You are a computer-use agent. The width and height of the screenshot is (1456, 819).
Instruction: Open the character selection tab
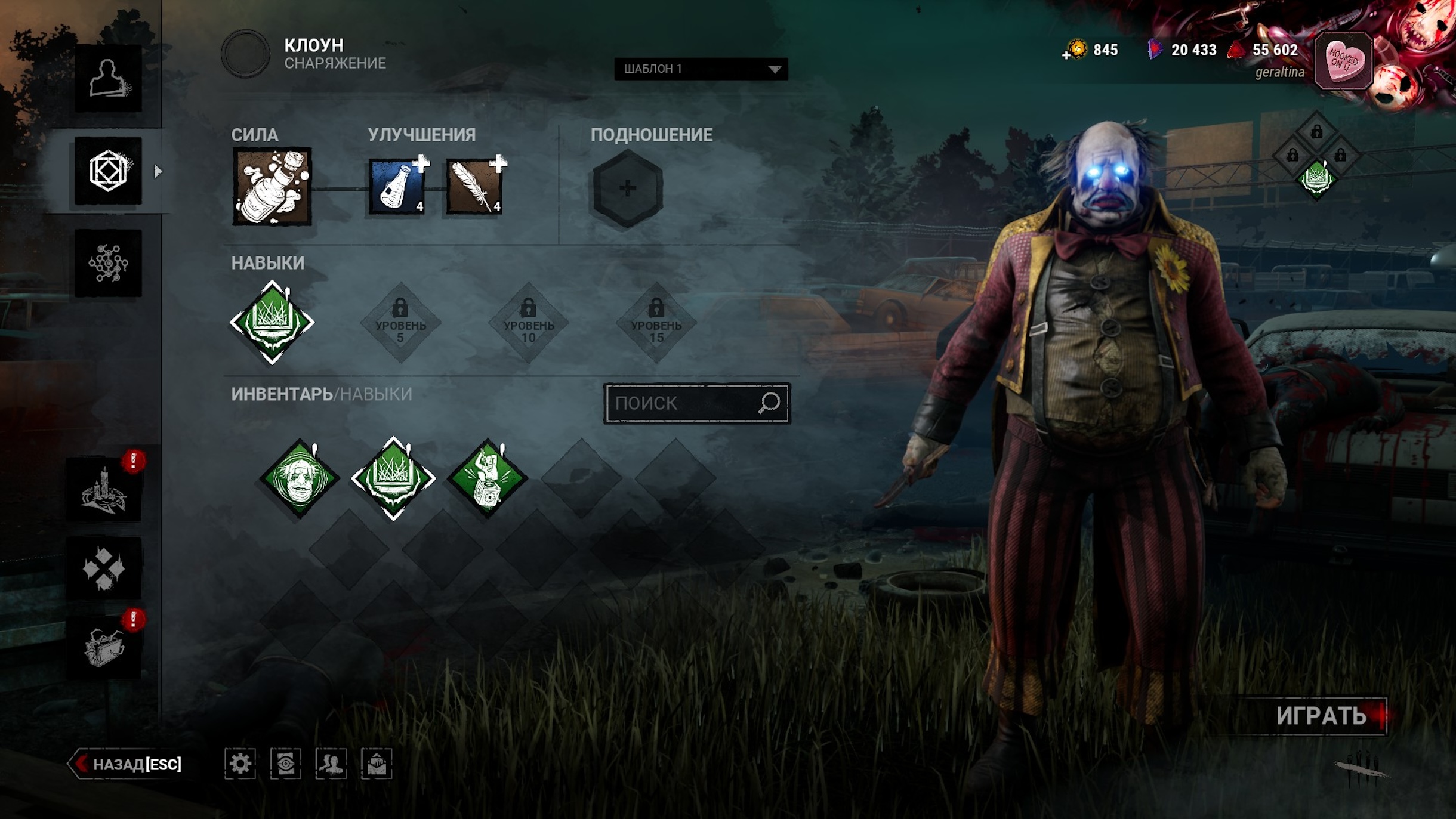(108, 78)
